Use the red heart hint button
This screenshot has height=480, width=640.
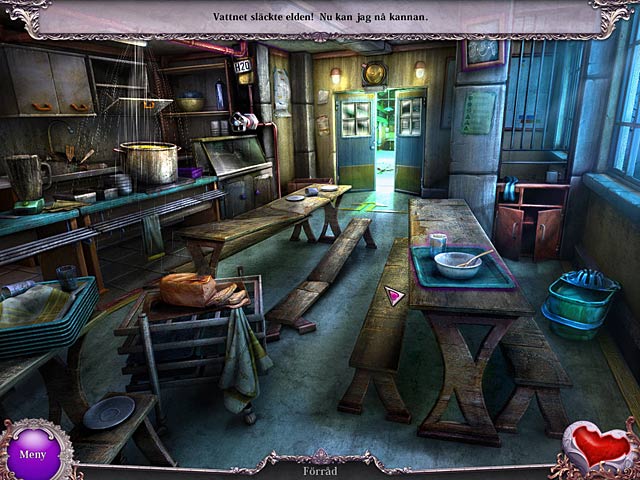pyautogui.click(x=600, y=447)
